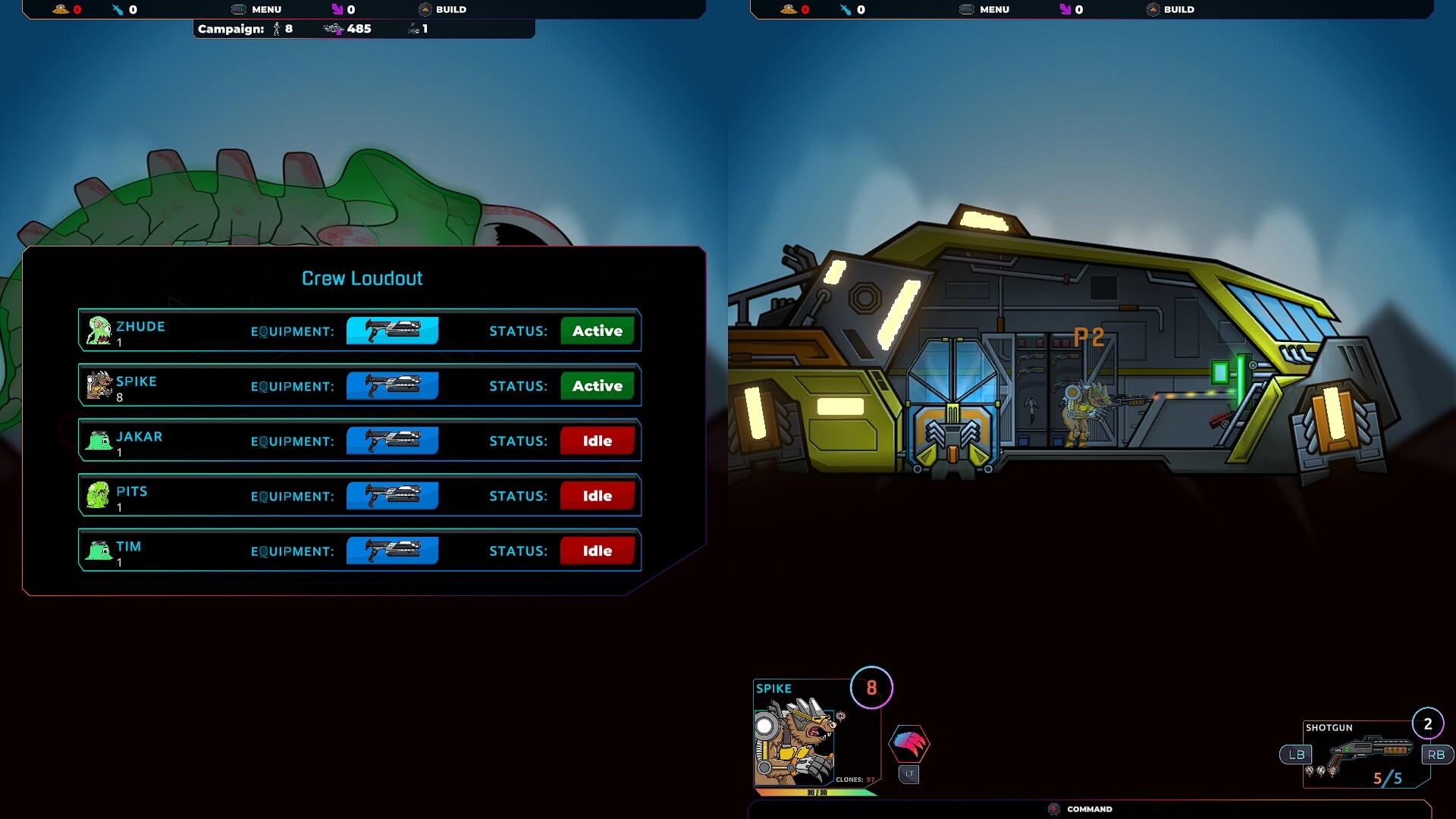This screenshot has width=1456, height=819.
Task: Toggle Jakar's Idle status to Active
Action: [x=597, y=440]
